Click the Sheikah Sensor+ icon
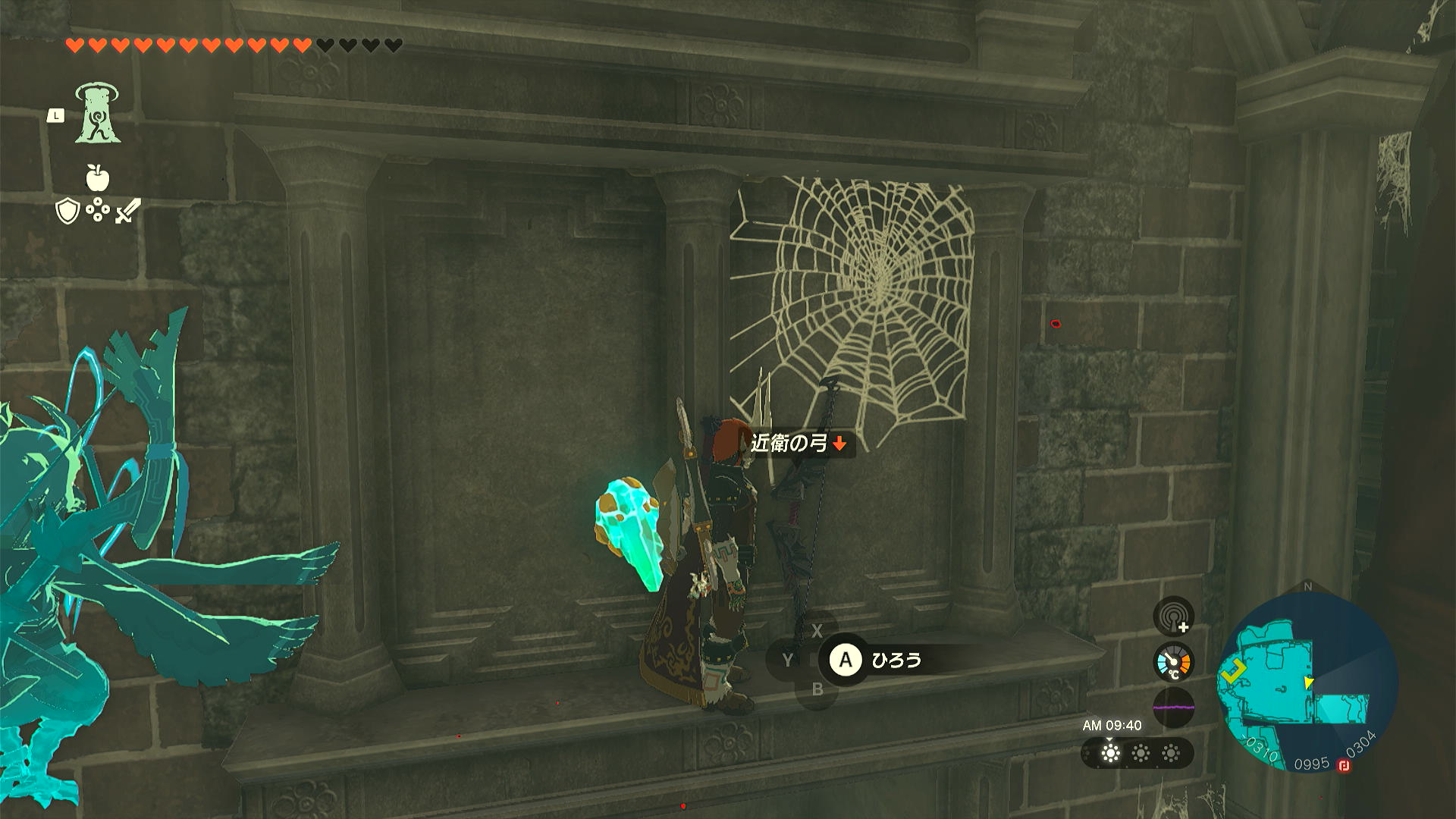 (x=1173, y=616)
